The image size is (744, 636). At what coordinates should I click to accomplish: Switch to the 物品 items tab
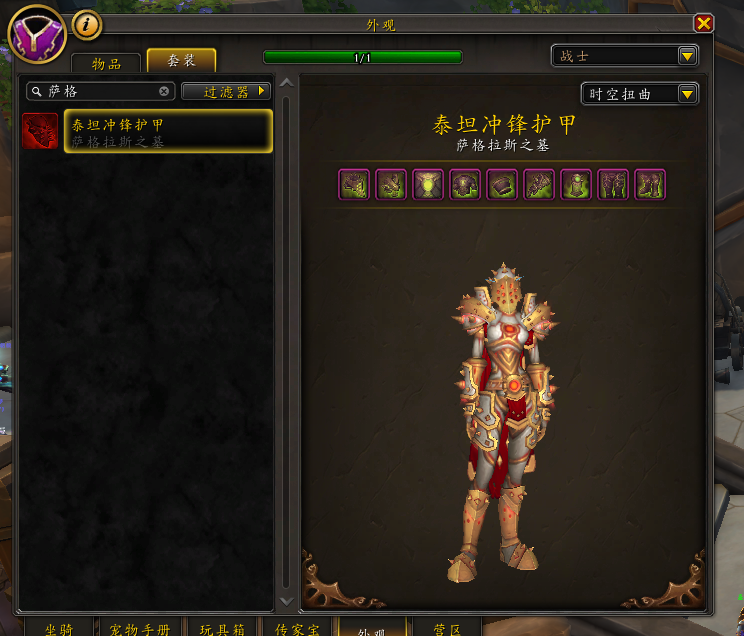click(106, 63)
